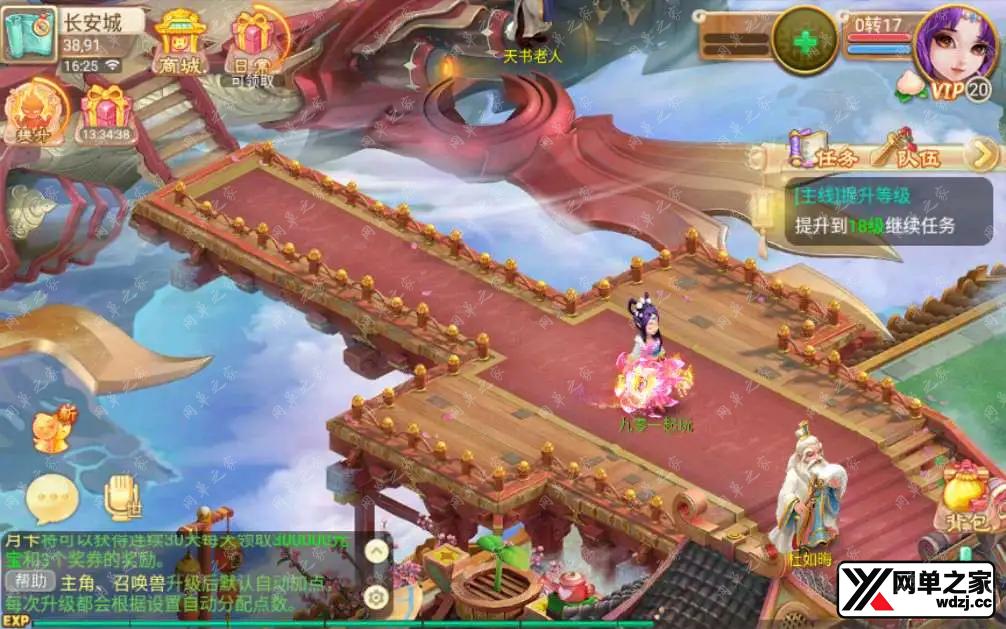This screenshot has width=1006, height=629.
Task: Open the chat speech bubble
Action: click(50, 497)
